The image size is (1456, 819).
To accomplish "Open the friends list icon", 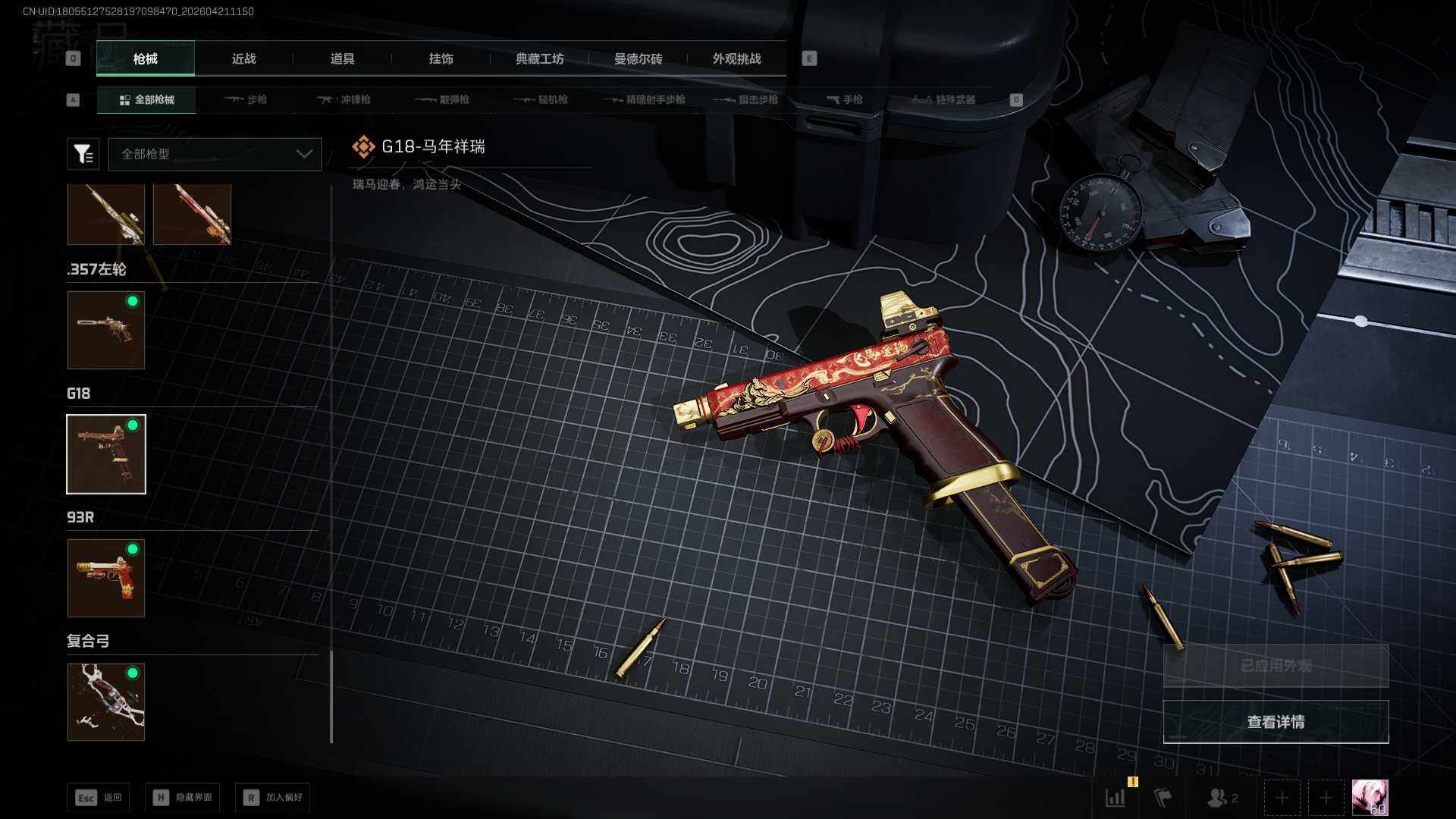I will 1221,798.
